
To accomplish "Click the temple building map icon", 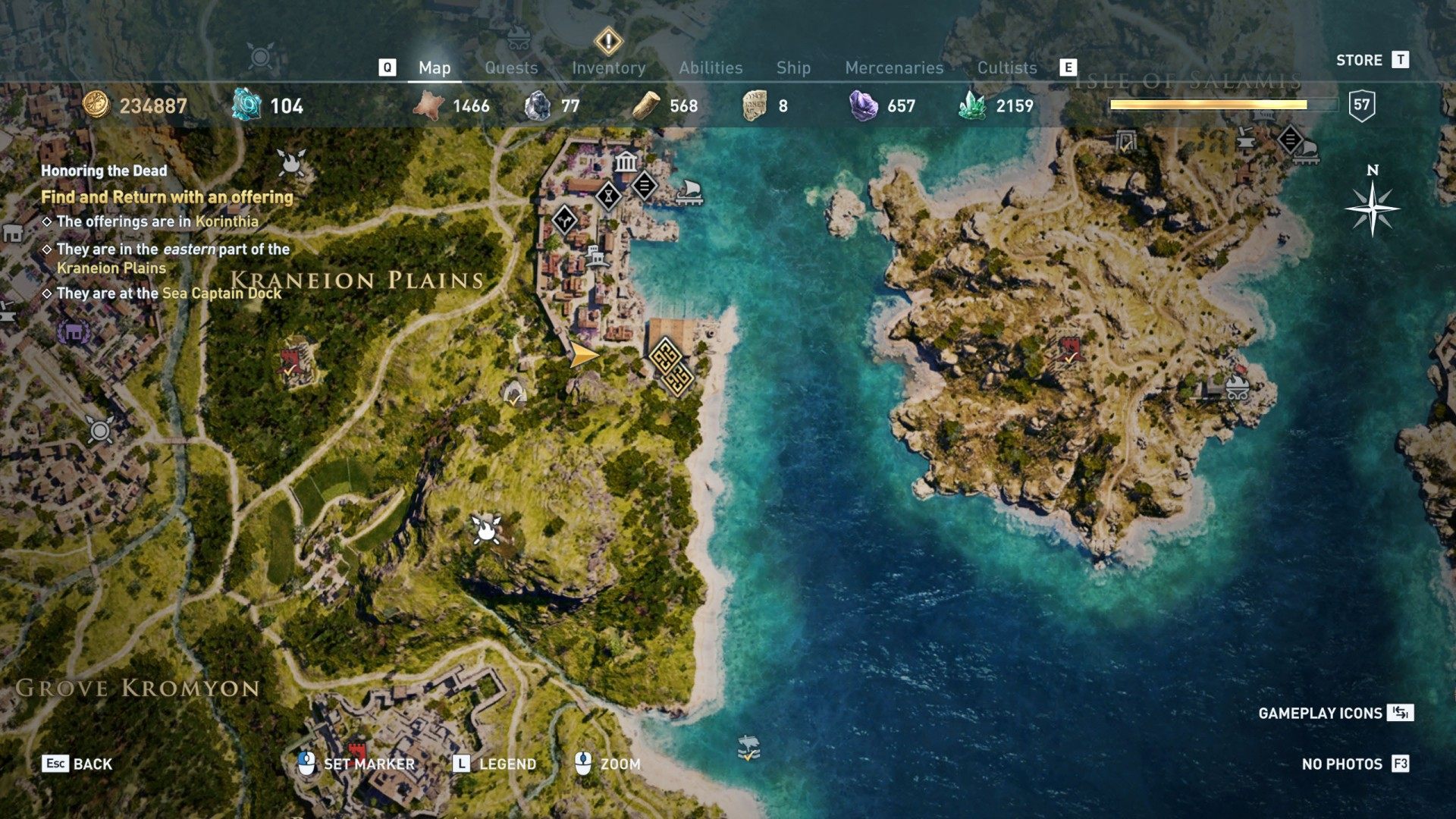I will [626, 162].
